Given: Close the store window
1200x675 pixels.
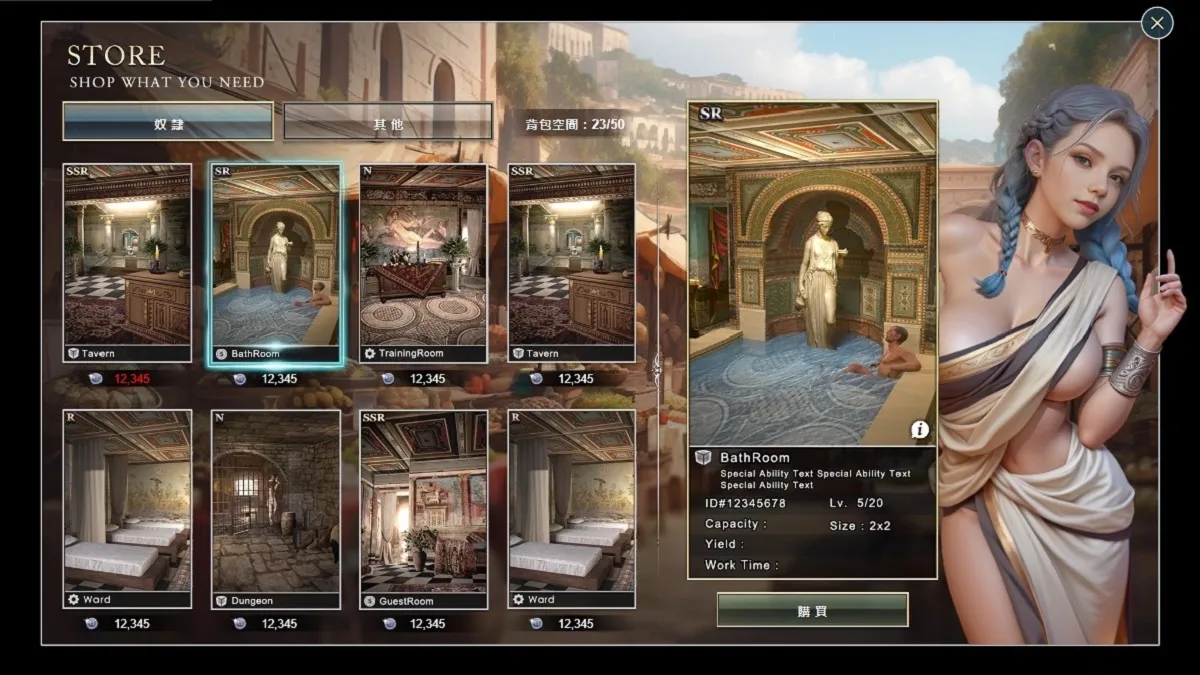Looking at the screenshot, I should pos(1157,22).
